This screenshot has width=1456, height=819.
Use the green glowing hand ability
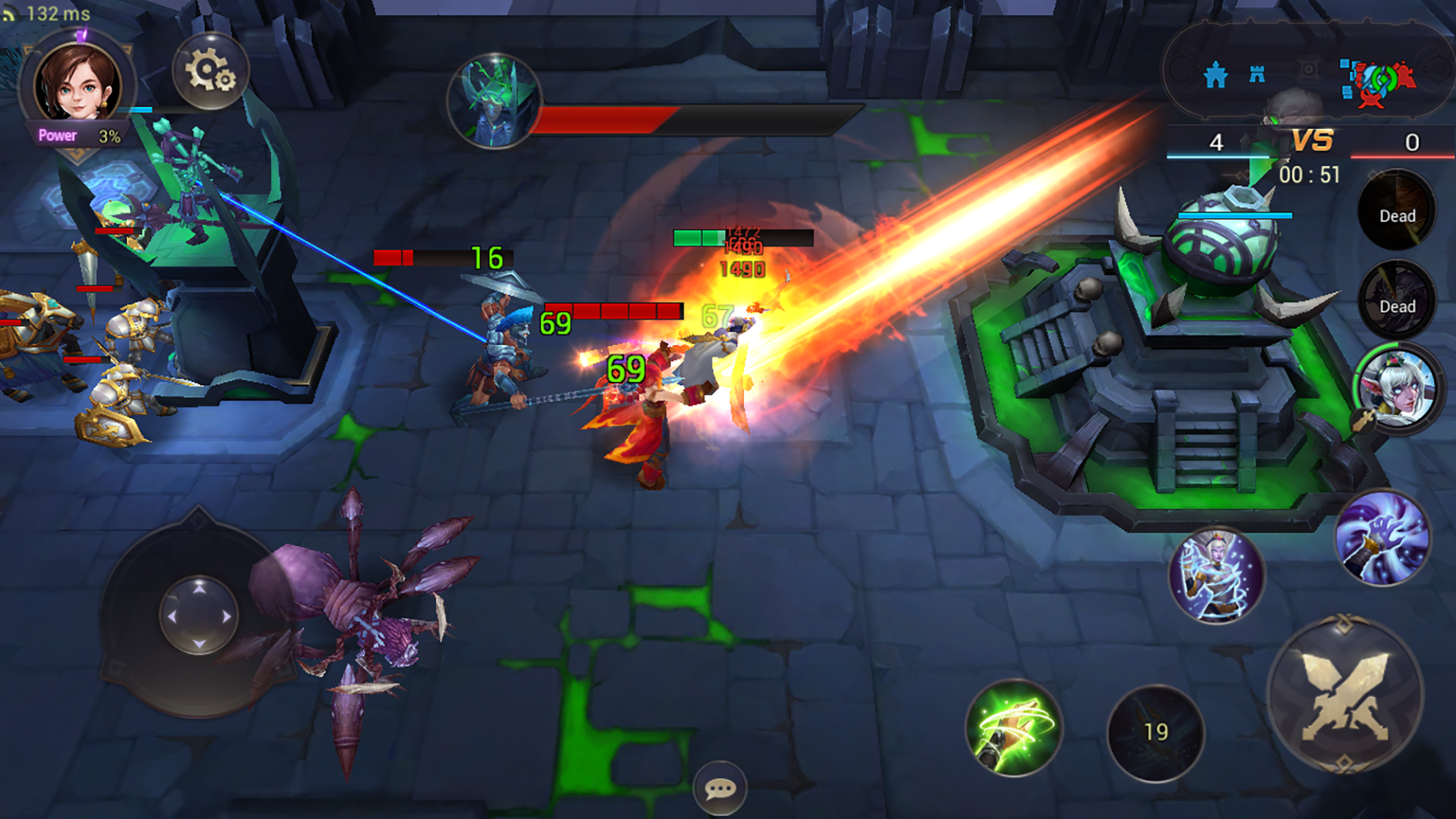click(1014, 727)
